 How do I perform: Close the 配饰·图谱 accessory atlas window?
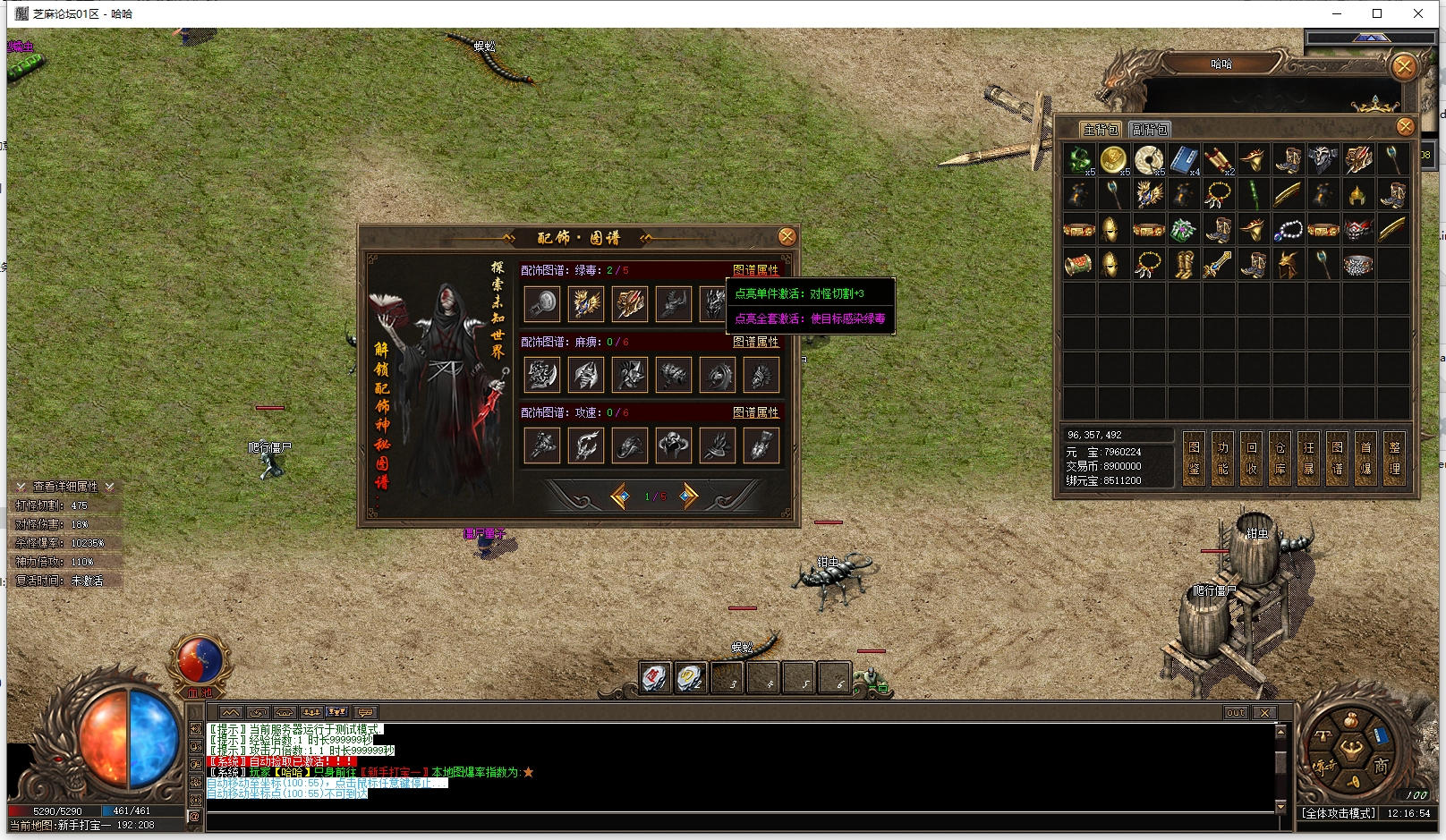[787, 236]
